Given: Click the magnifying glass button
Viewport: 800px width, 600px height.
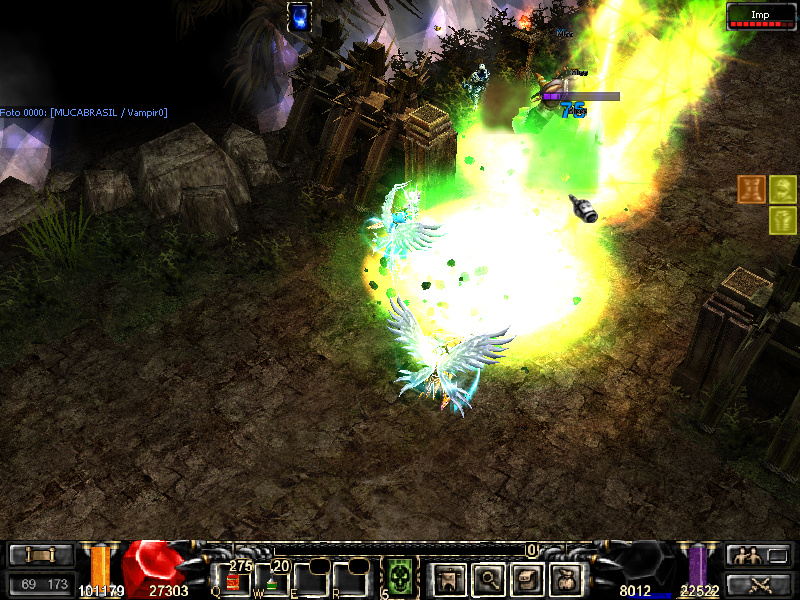Looking at the screenshot, I should click(x=488, y=579).
